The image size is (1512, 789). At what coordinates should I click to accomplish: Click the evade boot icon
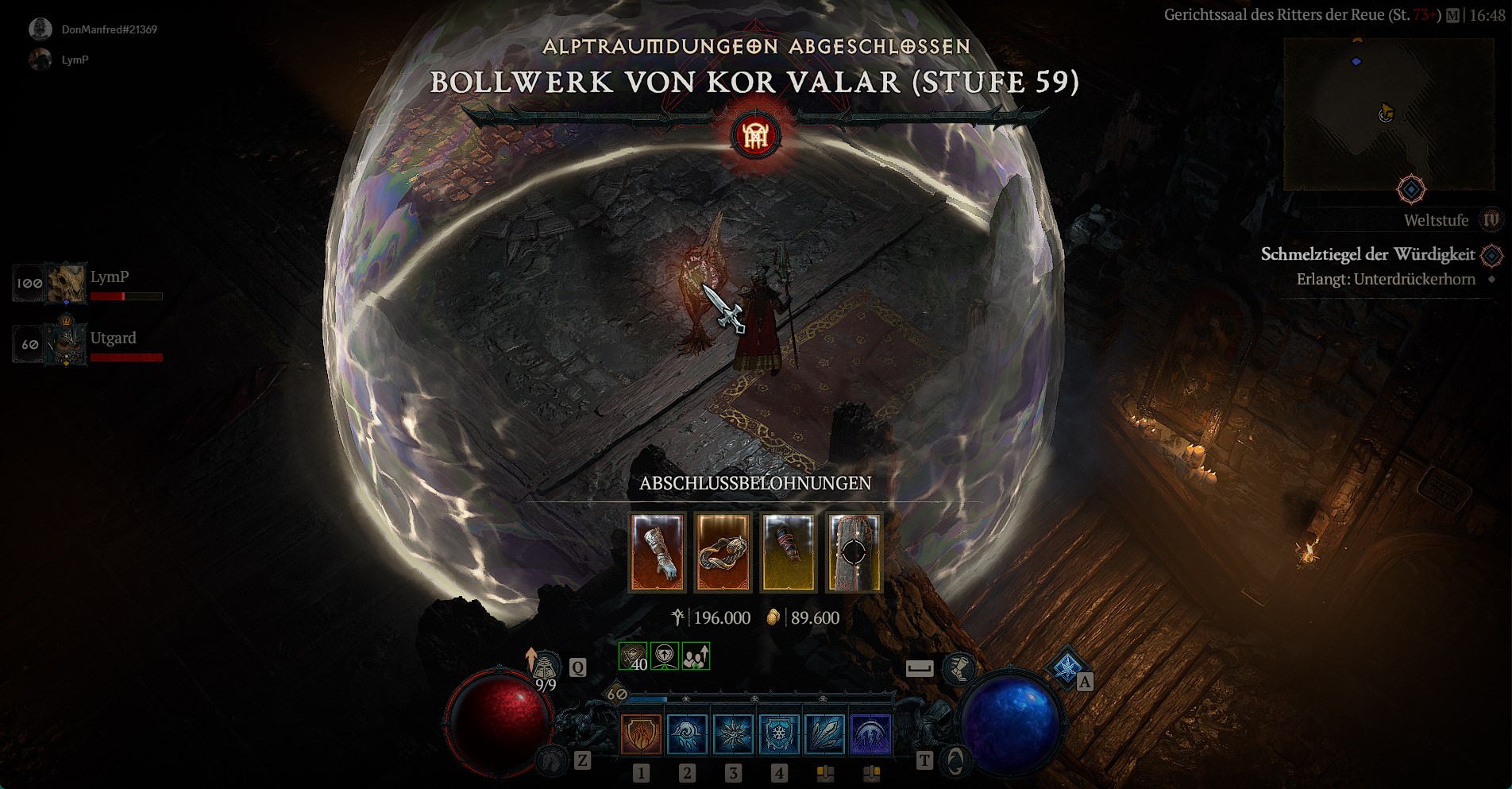pyautogui.click(x=958, y=668)
